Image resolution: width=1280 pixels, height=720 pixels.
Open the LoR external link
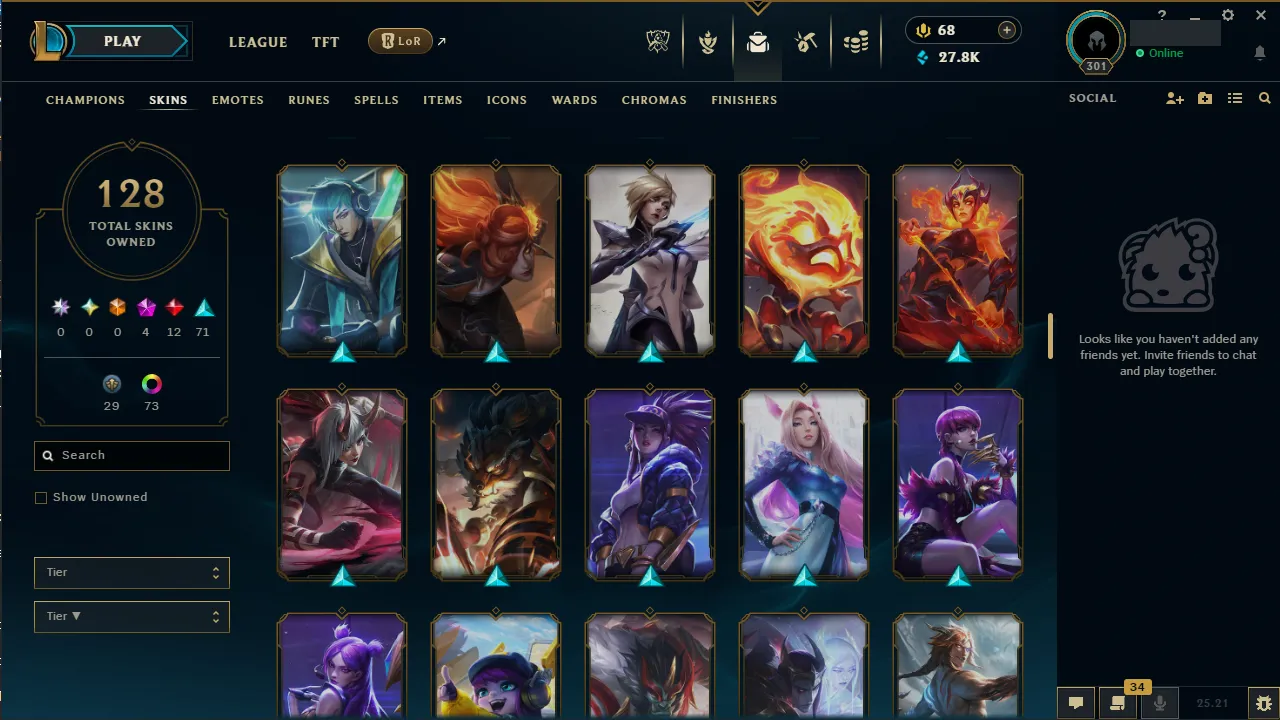[x=400, y=41]
